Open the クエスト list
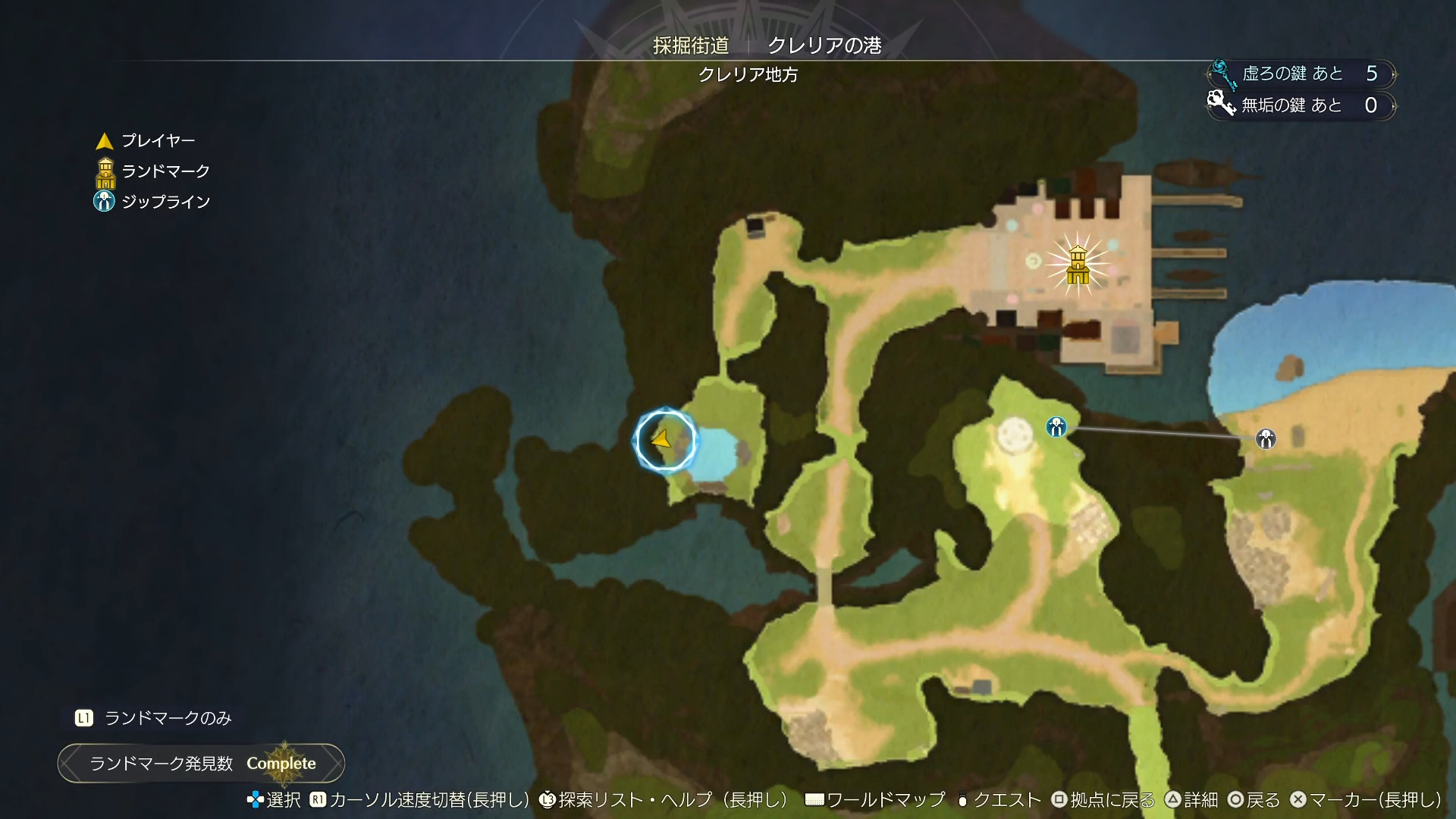This screenshot has height=819, width=1456. tap(998, 800)
